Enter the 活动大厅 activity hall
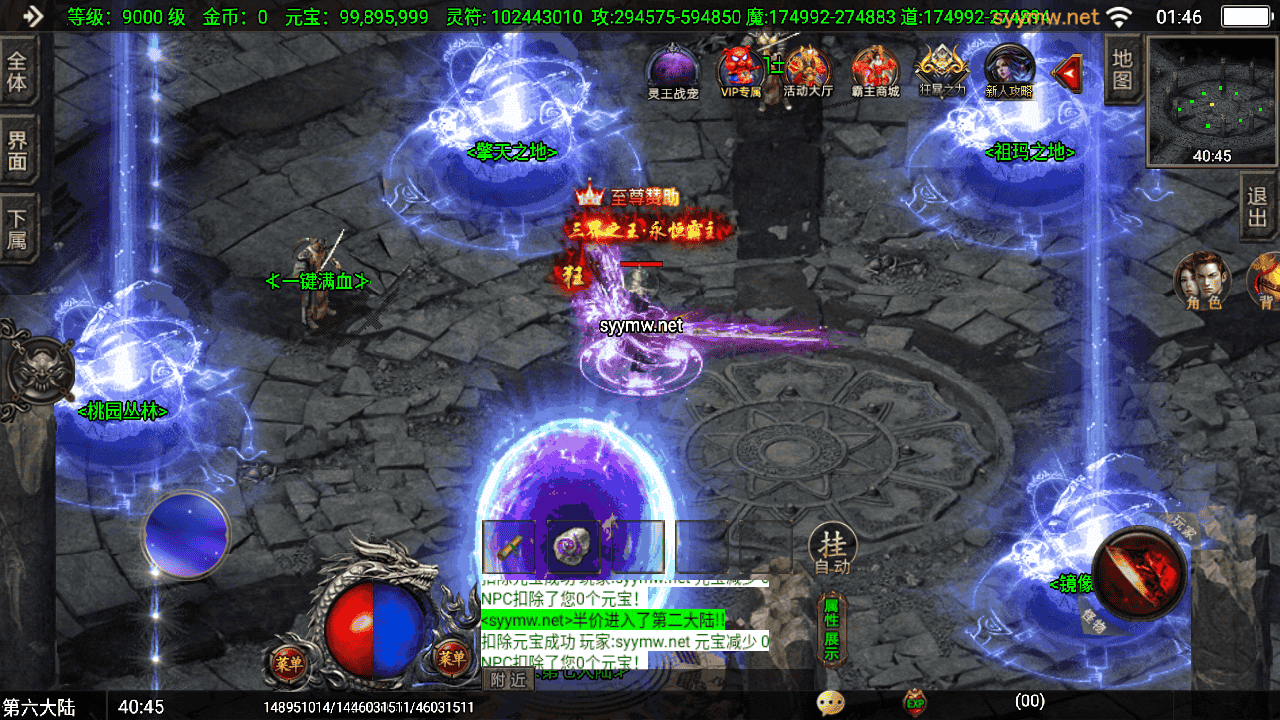Viewport: 1280px width, 720px height. pyautogui.click(x=808, y=71)
